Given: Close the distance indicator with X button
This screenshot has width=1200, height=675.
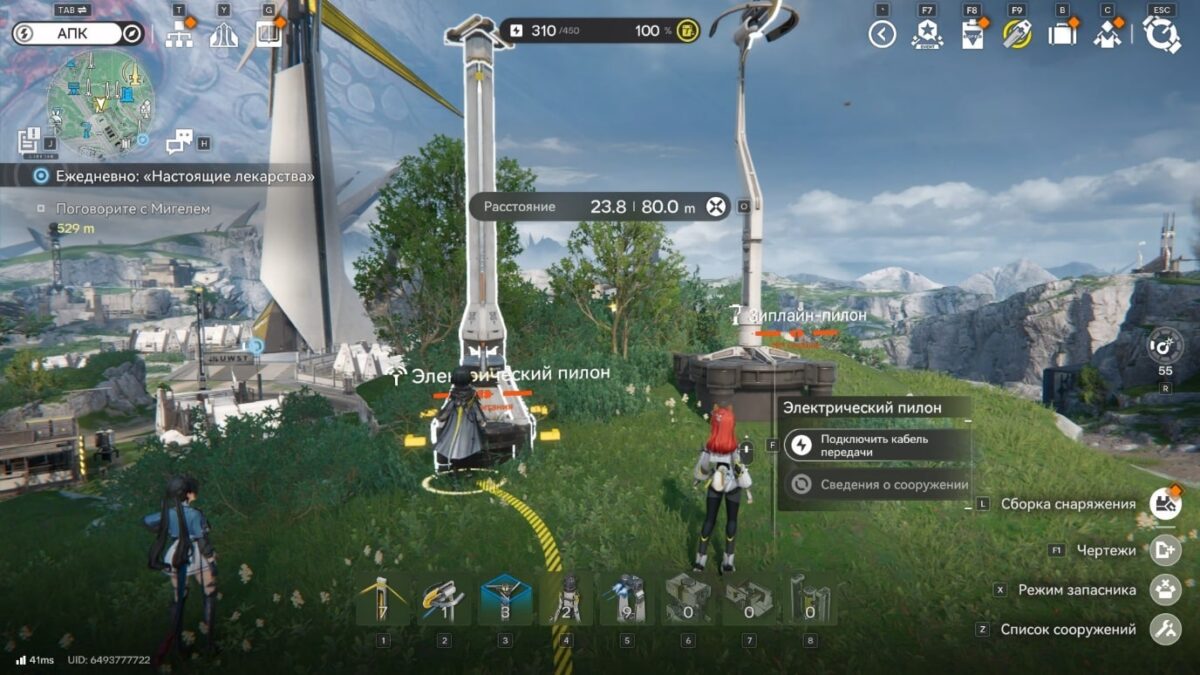Looking at the screenshot, I should [x=715, y=207].
